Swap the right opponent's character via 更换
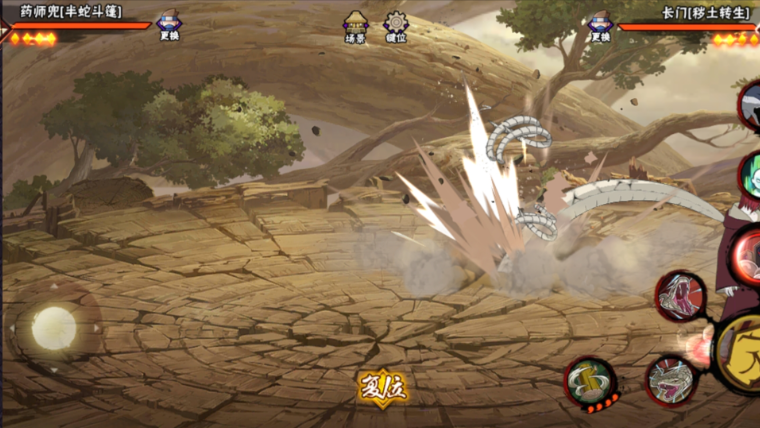The width and height of the screenshot is (760, 428). click(599, 25)
